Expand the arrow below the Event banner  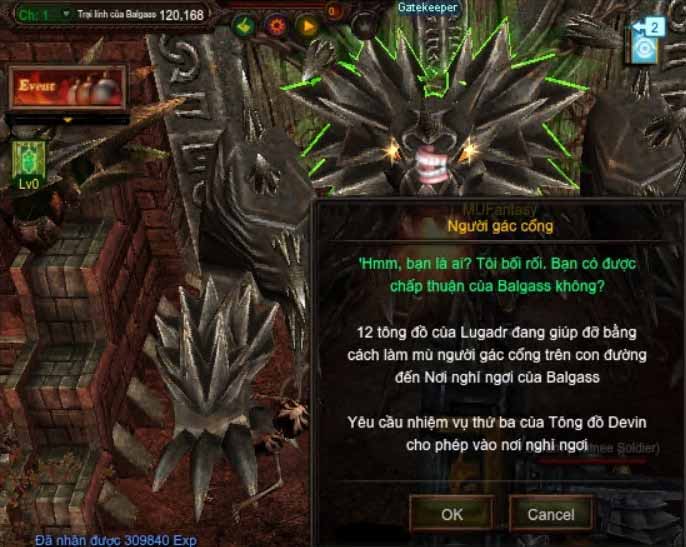point(68,120)
